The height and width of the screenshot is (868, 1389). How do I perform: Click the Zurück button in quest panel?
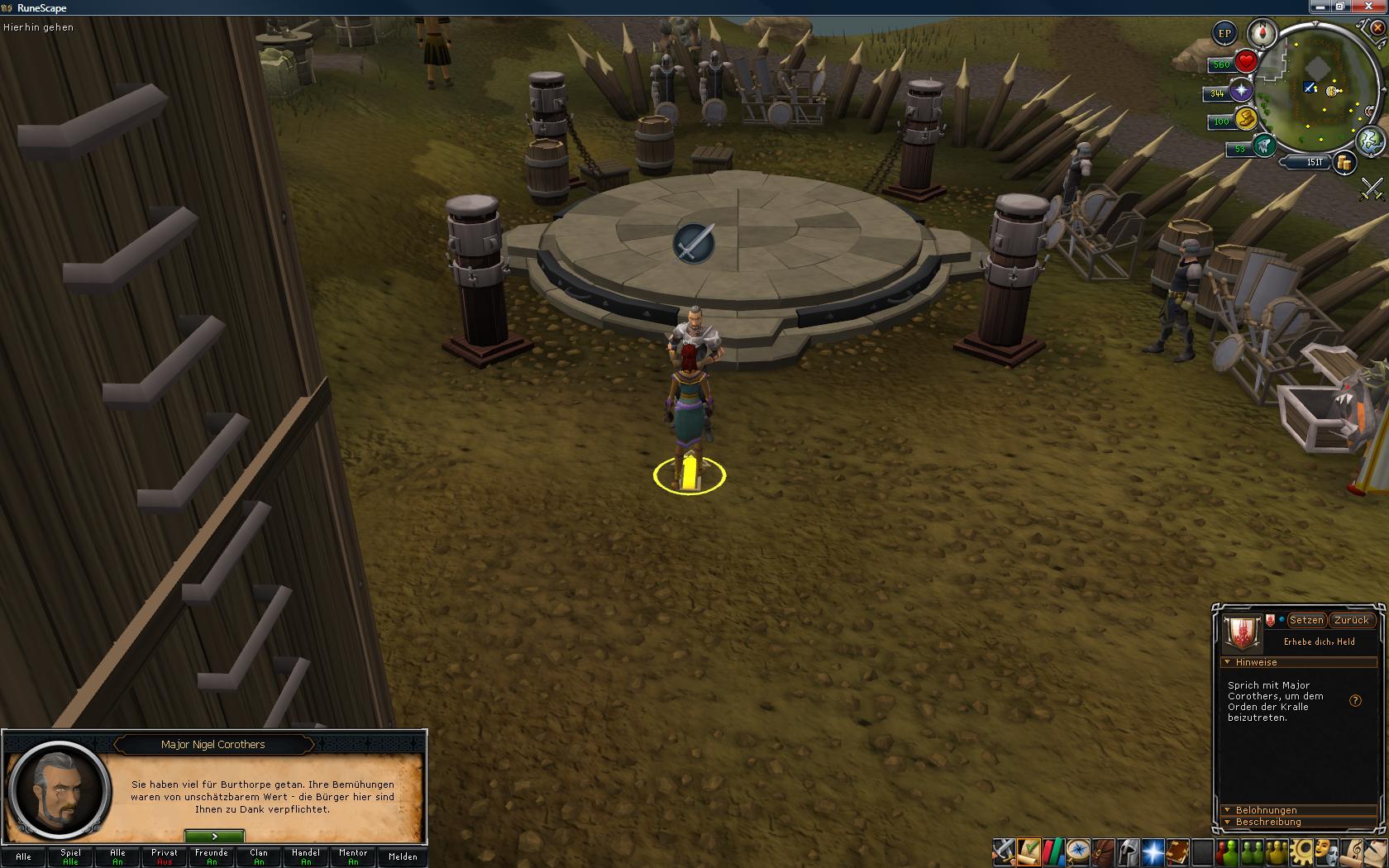pos(1352,620)
